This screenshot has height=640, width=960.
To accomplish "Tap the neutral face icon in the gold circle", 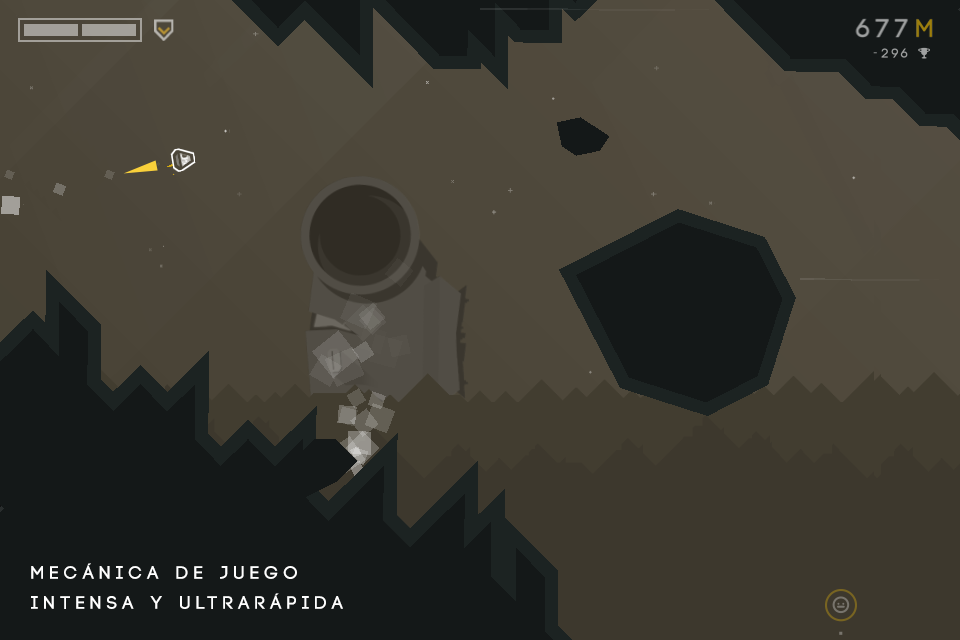I will pos(840,605).
